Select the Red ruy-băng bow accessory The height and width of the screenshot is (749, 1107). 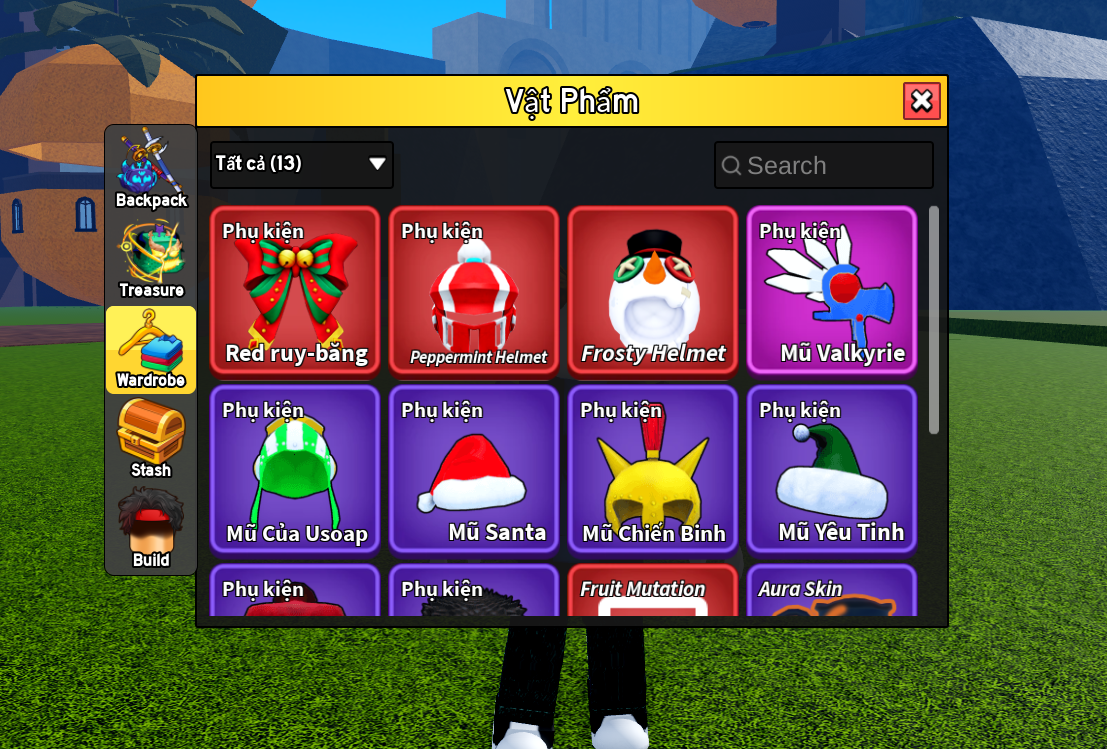point(295,290)
